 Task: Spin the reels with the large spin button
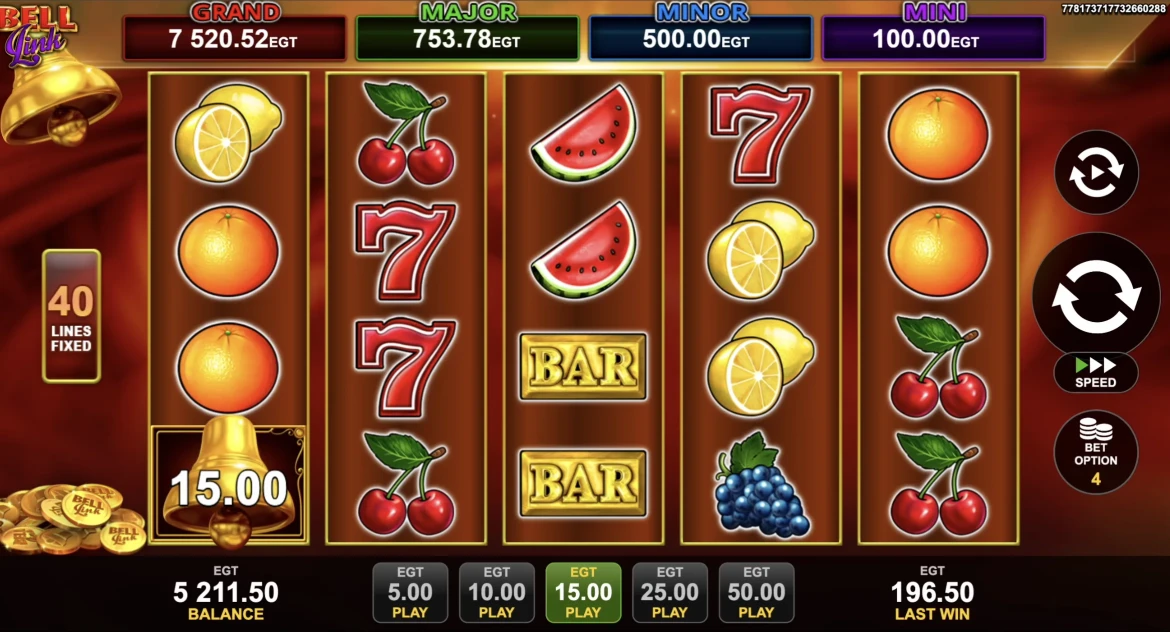coord(1096,297)
